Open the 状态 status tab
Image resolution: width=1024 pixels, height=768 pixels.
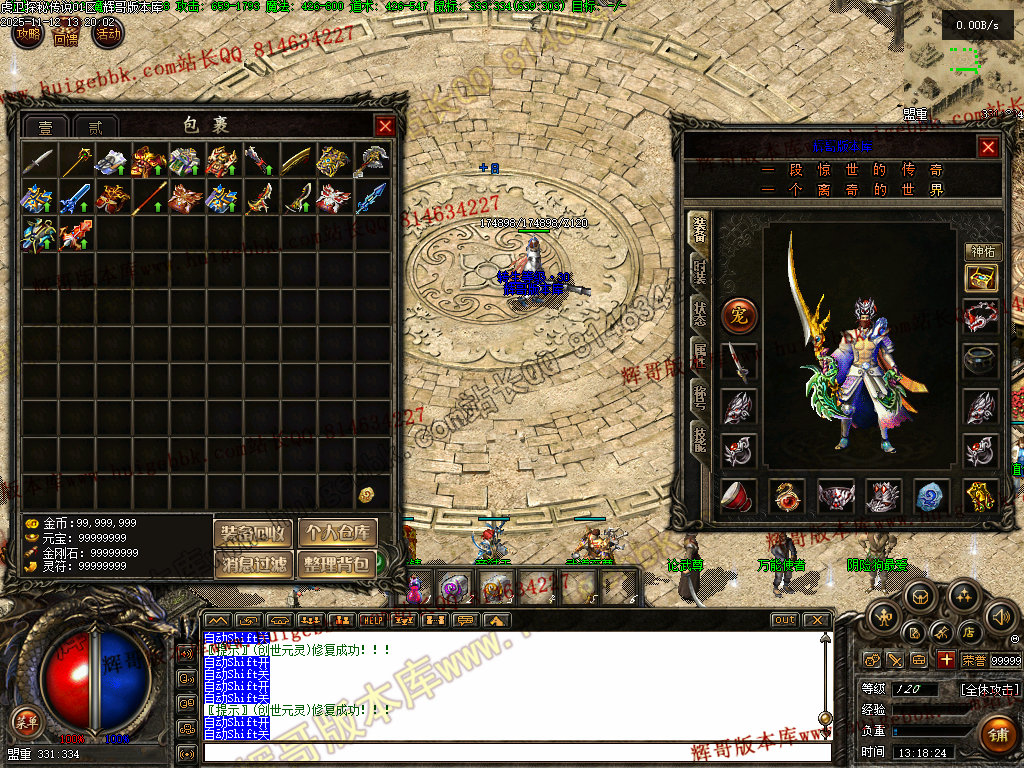click(x=700, y=313)
